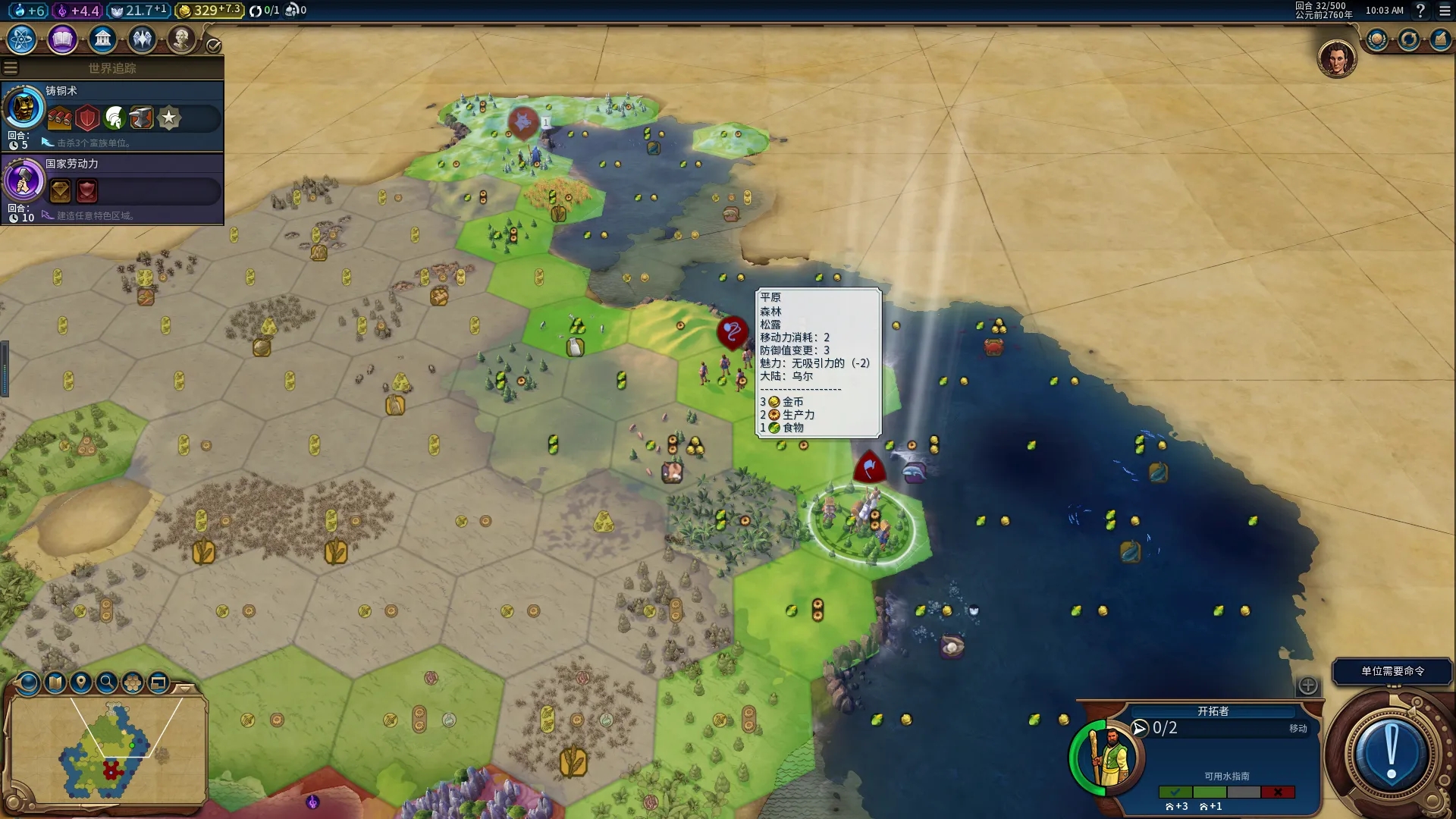Click the minimap
1456x819 pixels.
106,749
